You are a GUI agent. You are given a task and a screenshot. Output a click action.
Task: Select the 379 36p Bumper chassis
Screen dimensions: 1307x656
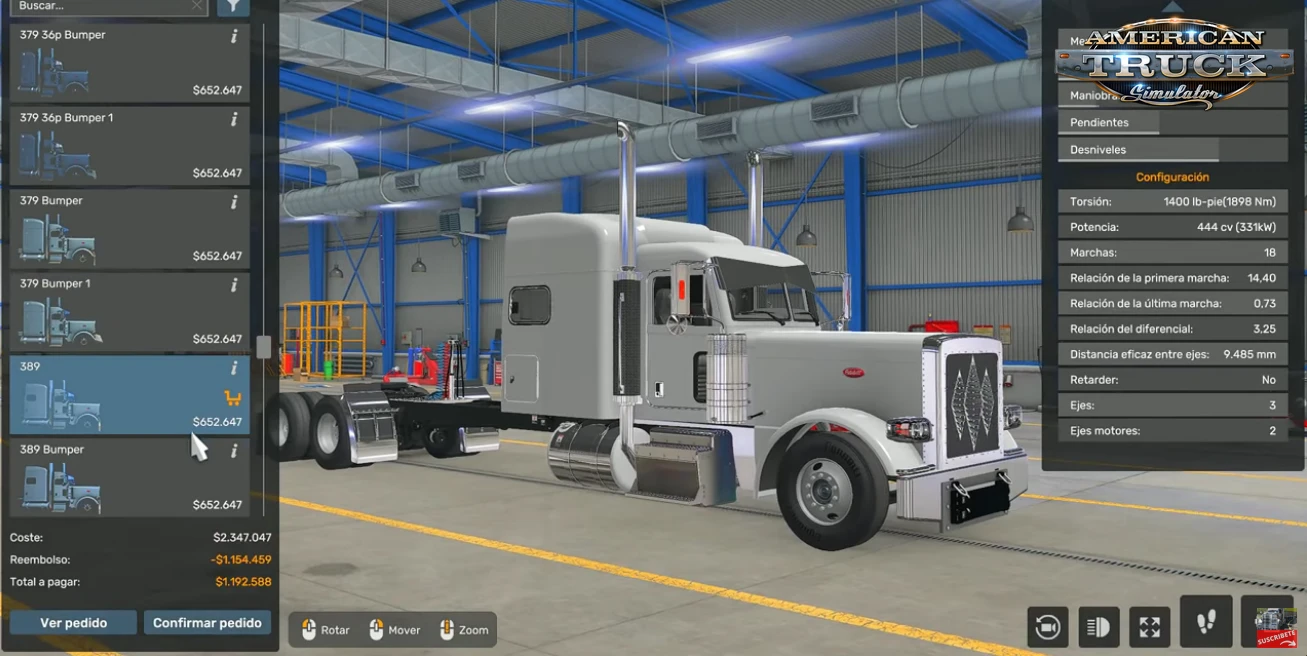129,62
